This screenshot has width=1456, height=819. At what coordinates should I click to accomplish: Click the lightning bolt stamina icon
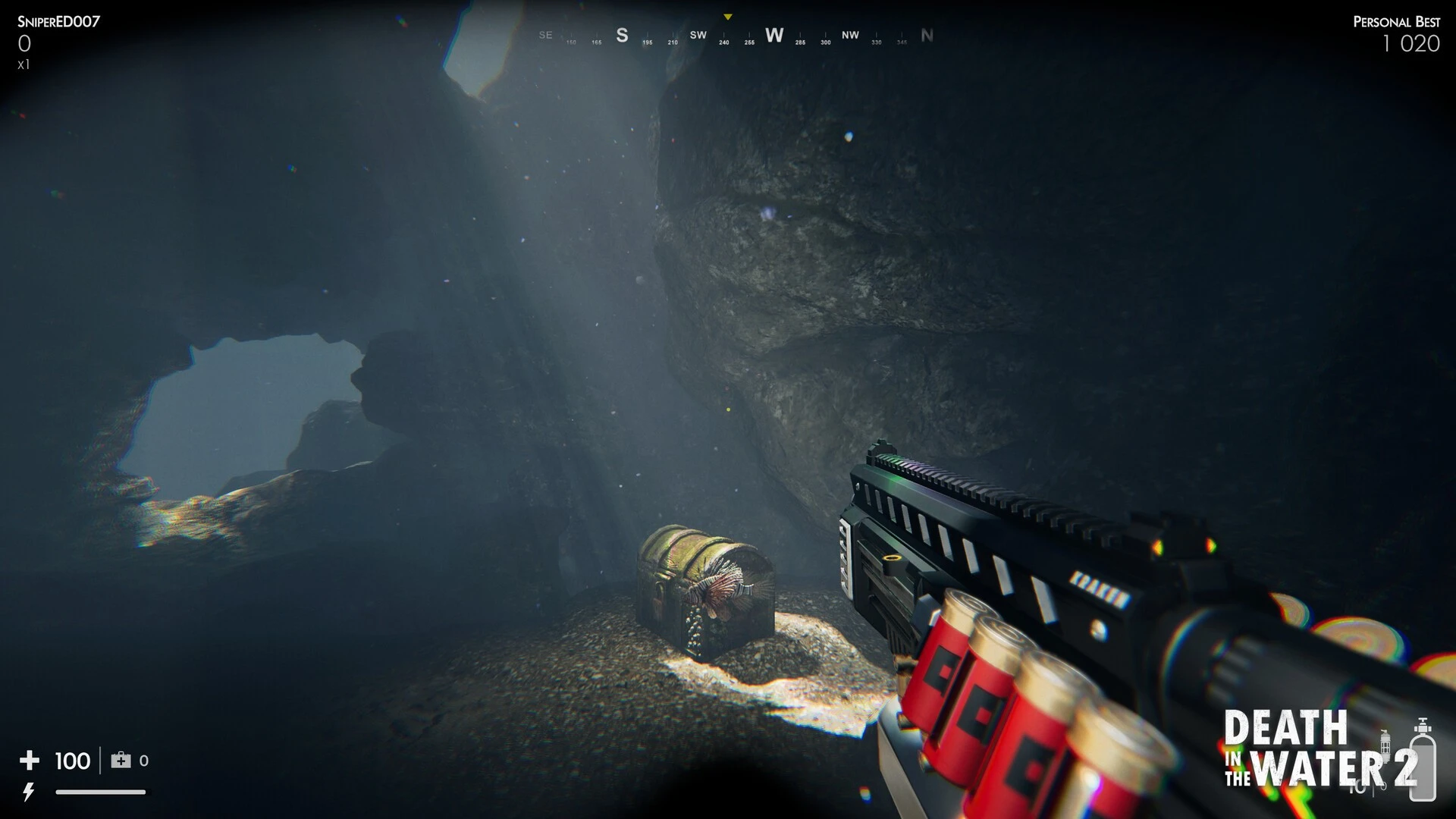click(x=29, y=792)
